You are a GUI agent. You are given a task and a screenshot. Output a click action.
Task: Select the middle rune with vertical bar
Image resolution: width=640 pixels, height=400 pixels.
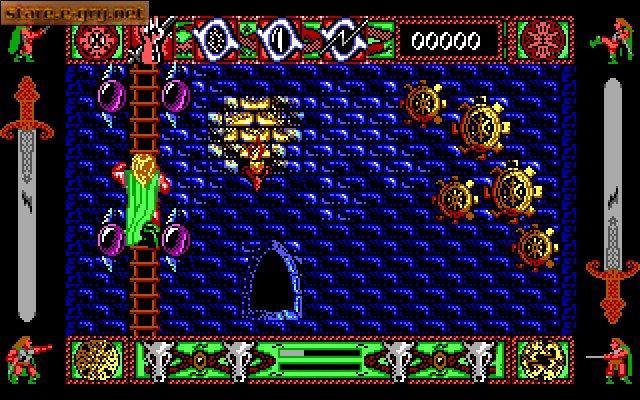(x=281, y=40)
